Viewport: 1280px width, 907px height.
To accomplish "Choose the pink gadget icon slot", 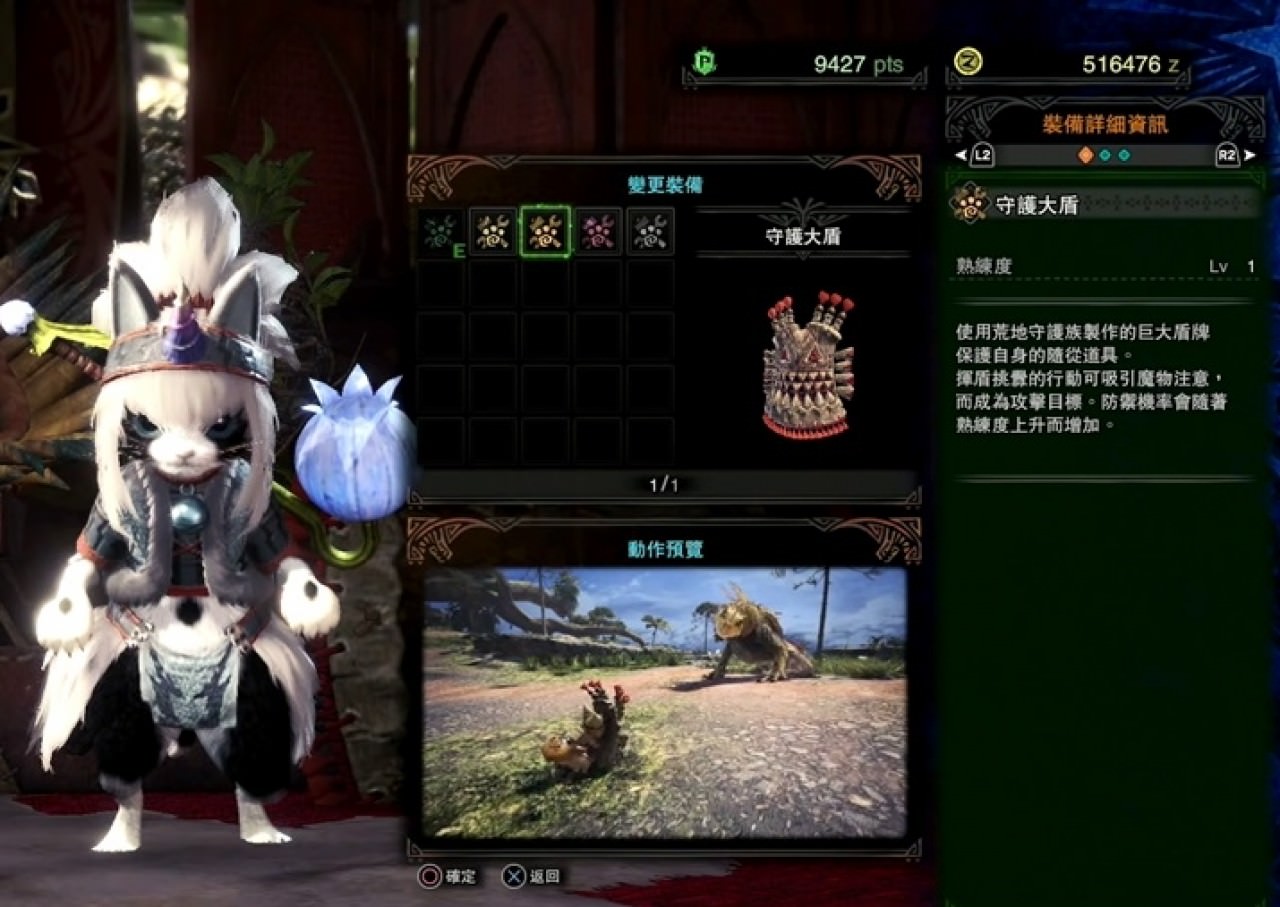I will click(597, 232).
